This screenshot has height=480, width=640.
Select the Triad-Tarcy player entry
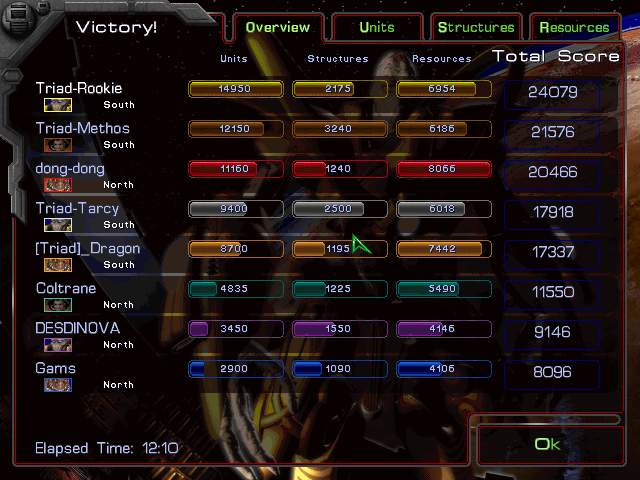[78, 209]
